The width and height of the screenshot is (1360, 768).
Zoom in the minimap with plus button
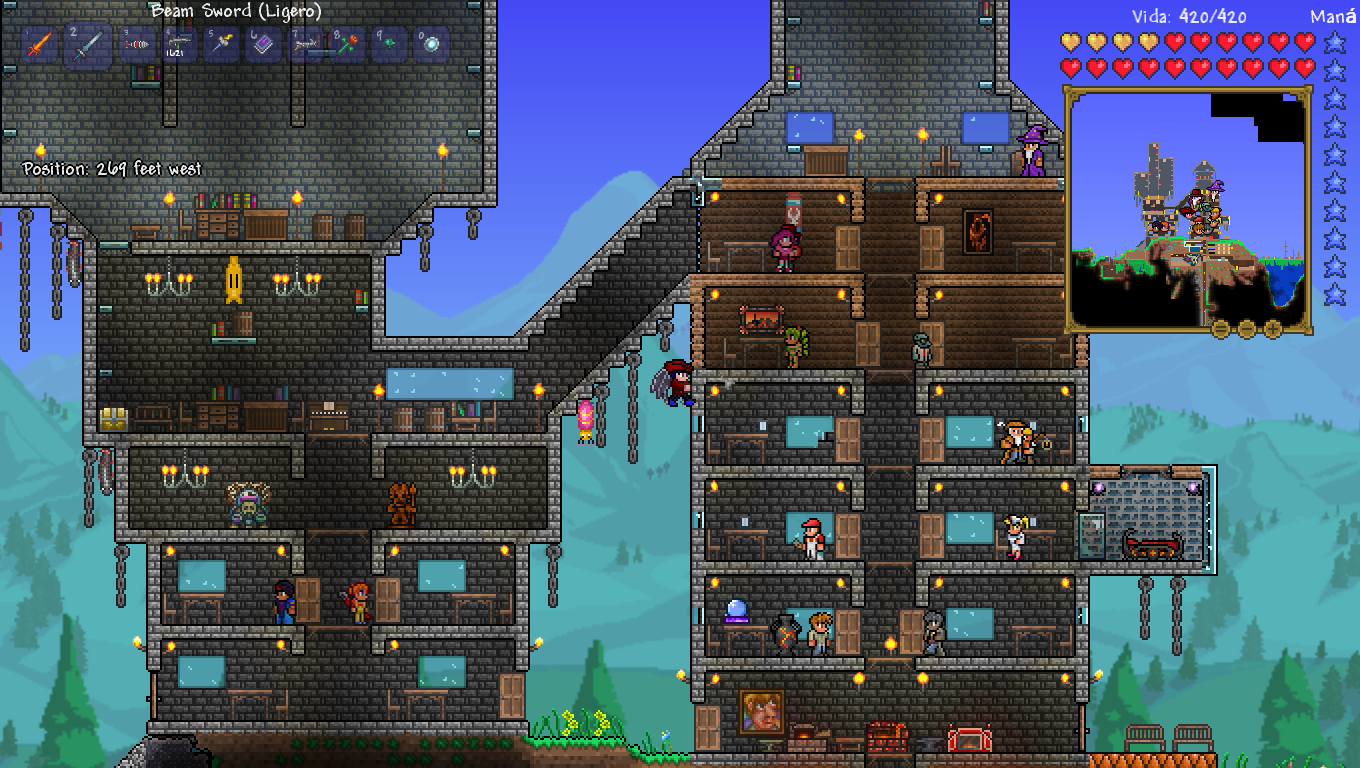[x=1273, y=328]
